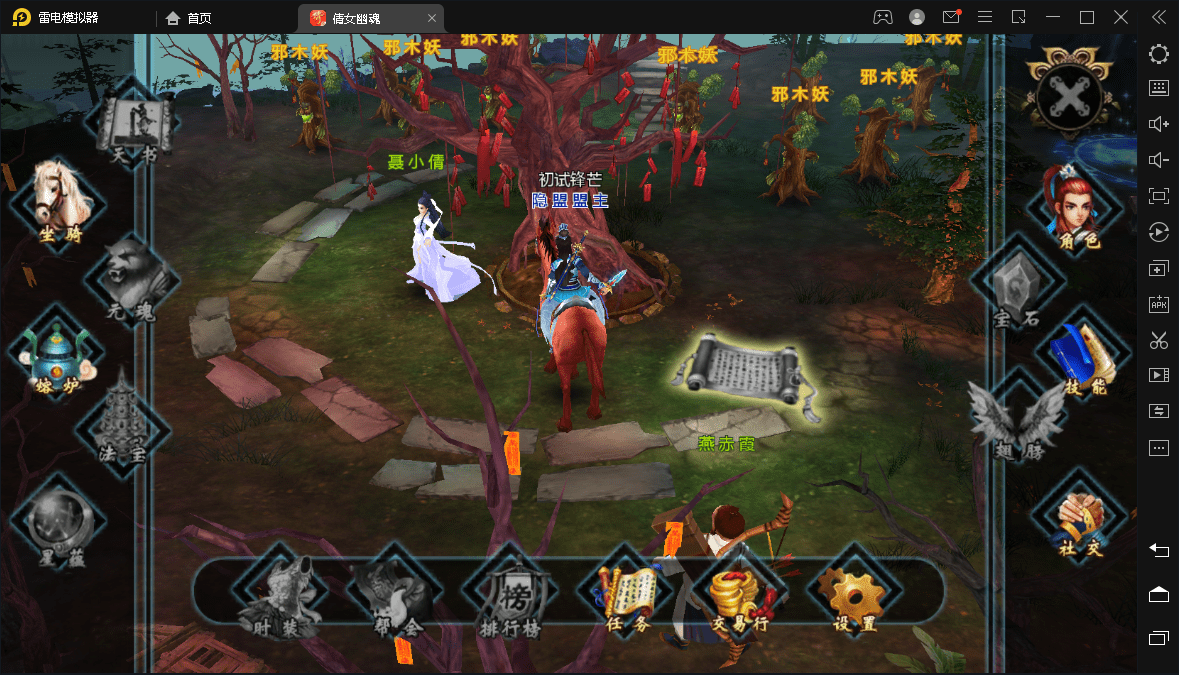Open the 时装 fashion menu

point(273,593)
